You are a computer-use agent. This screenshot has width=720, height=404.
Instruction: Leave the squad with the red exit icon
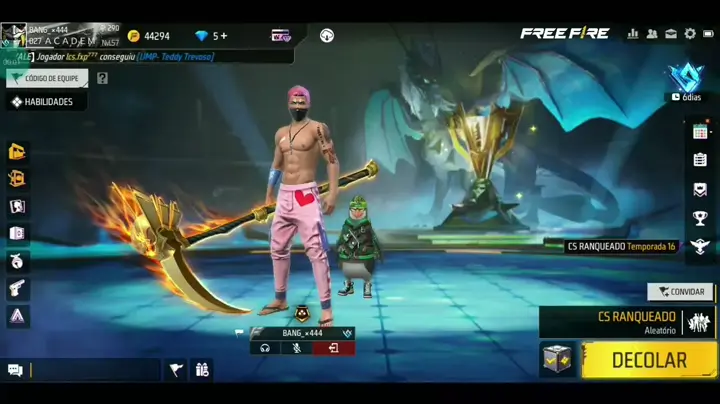(333, 348)
